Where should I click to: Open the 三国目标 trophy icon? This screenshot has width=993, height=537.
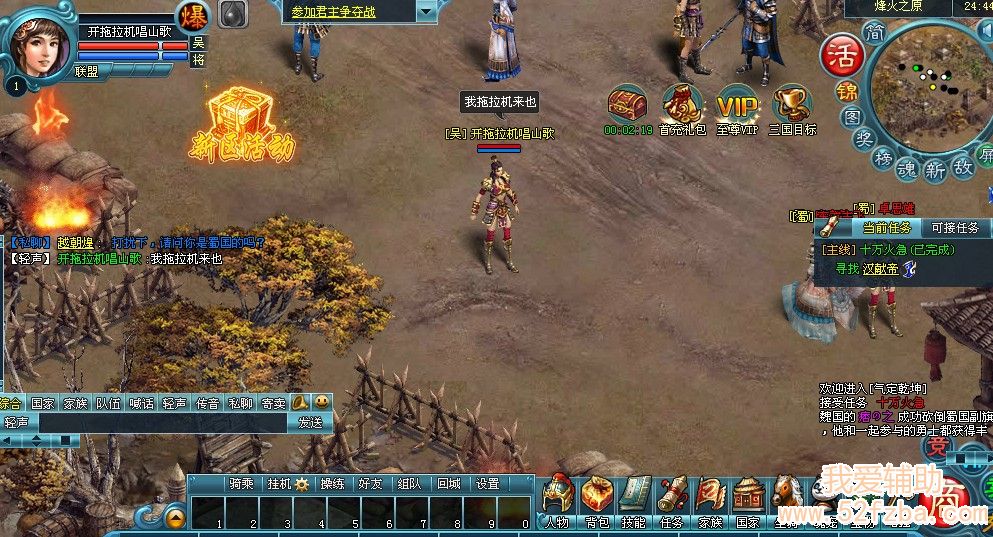pos(792,106)
